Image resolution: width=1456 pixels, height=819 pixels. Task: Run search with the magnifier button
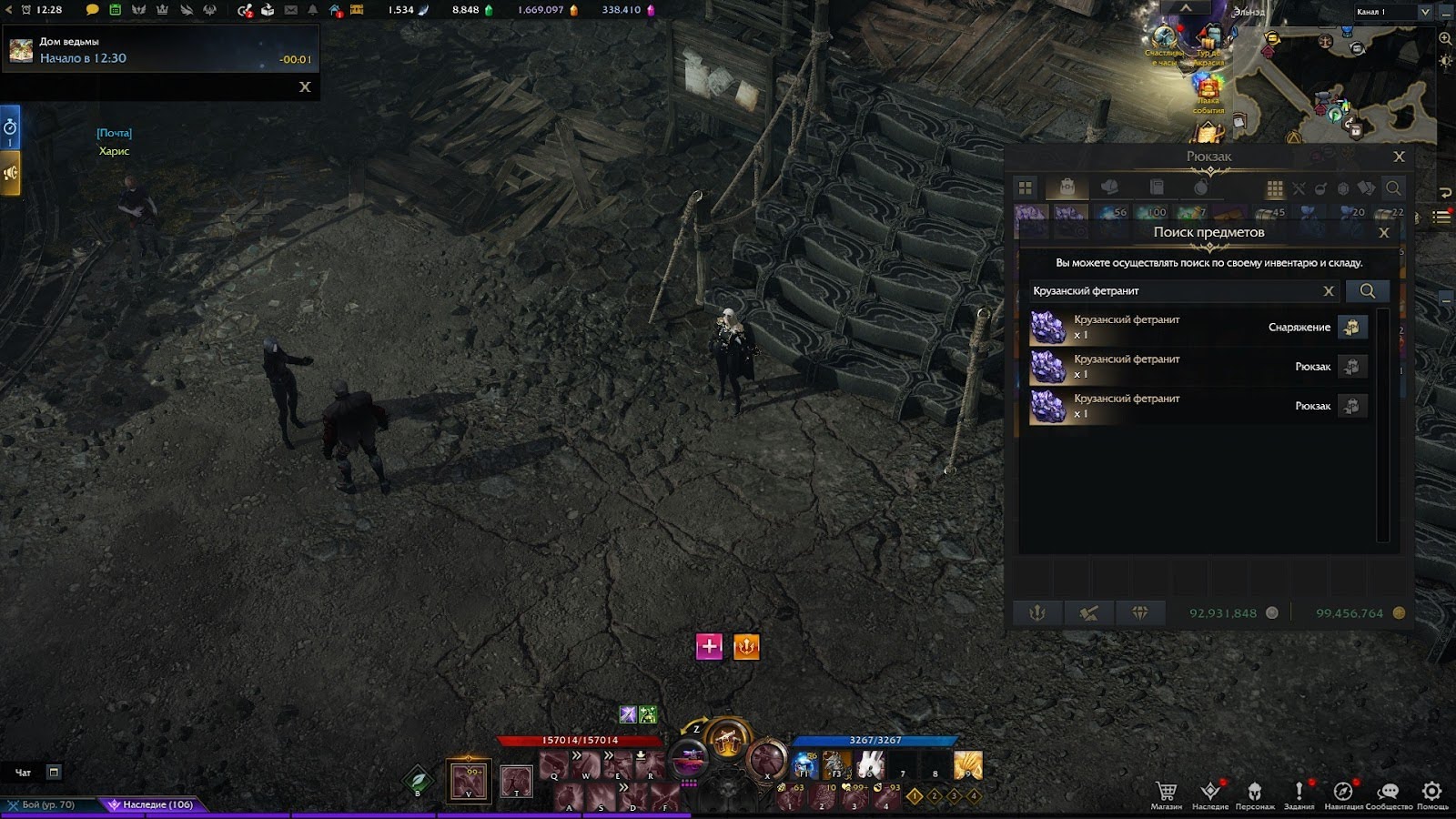(x=1367, y=291)
